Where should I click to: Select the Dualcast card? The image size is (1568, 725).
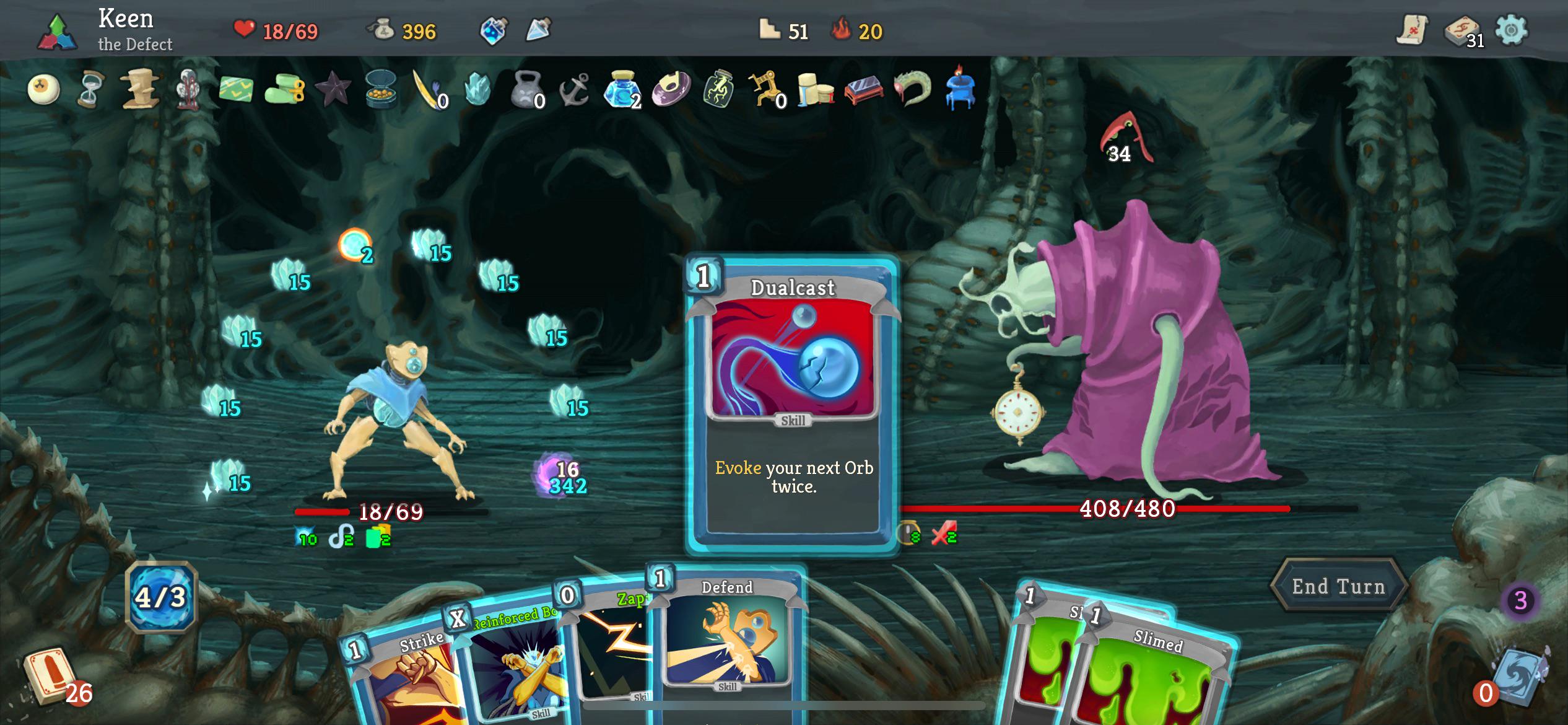click(x=793, y=403)
